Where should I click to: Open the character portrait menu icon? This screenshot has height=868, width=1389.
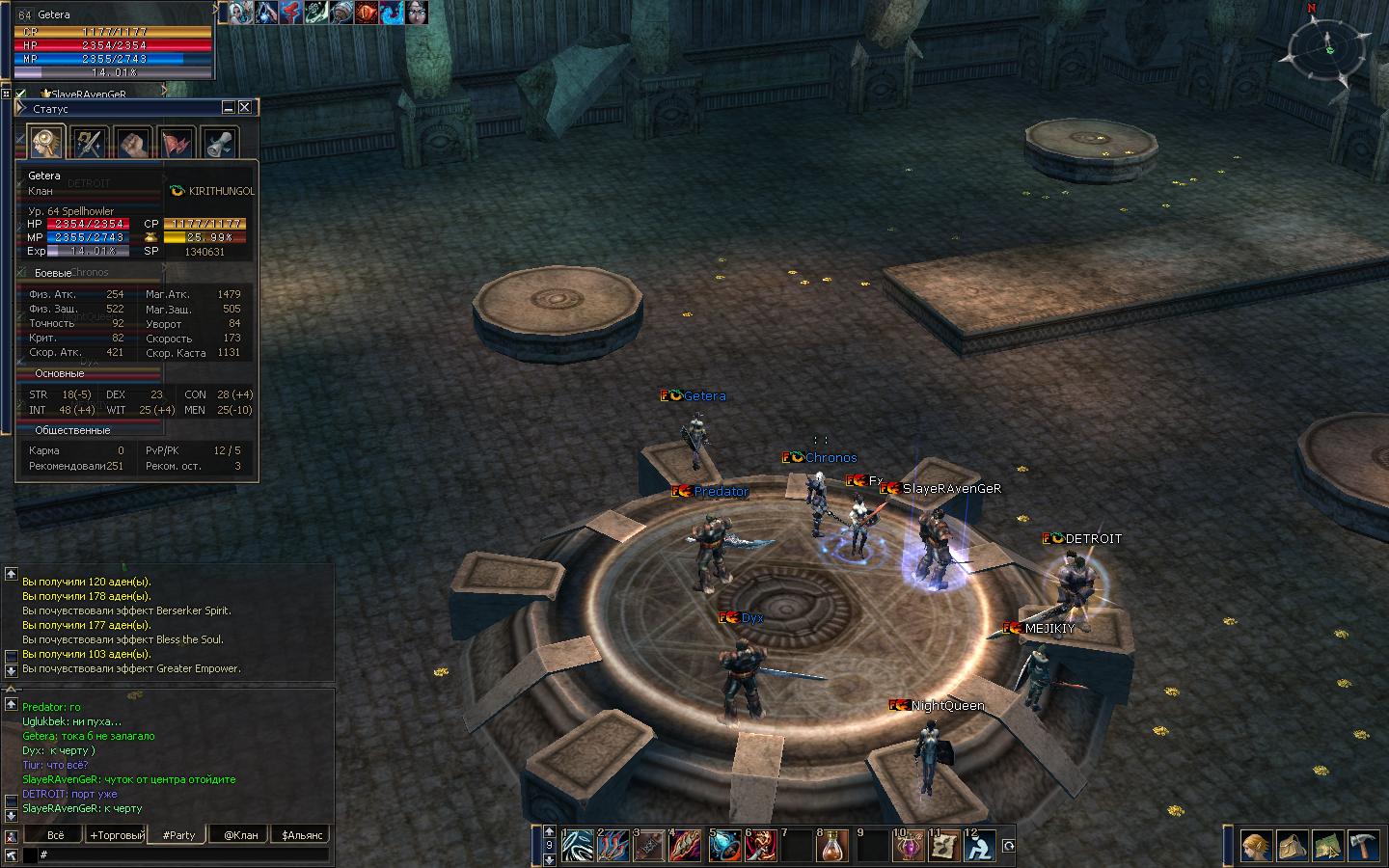pyautogui.click(x=1256, y=847)
